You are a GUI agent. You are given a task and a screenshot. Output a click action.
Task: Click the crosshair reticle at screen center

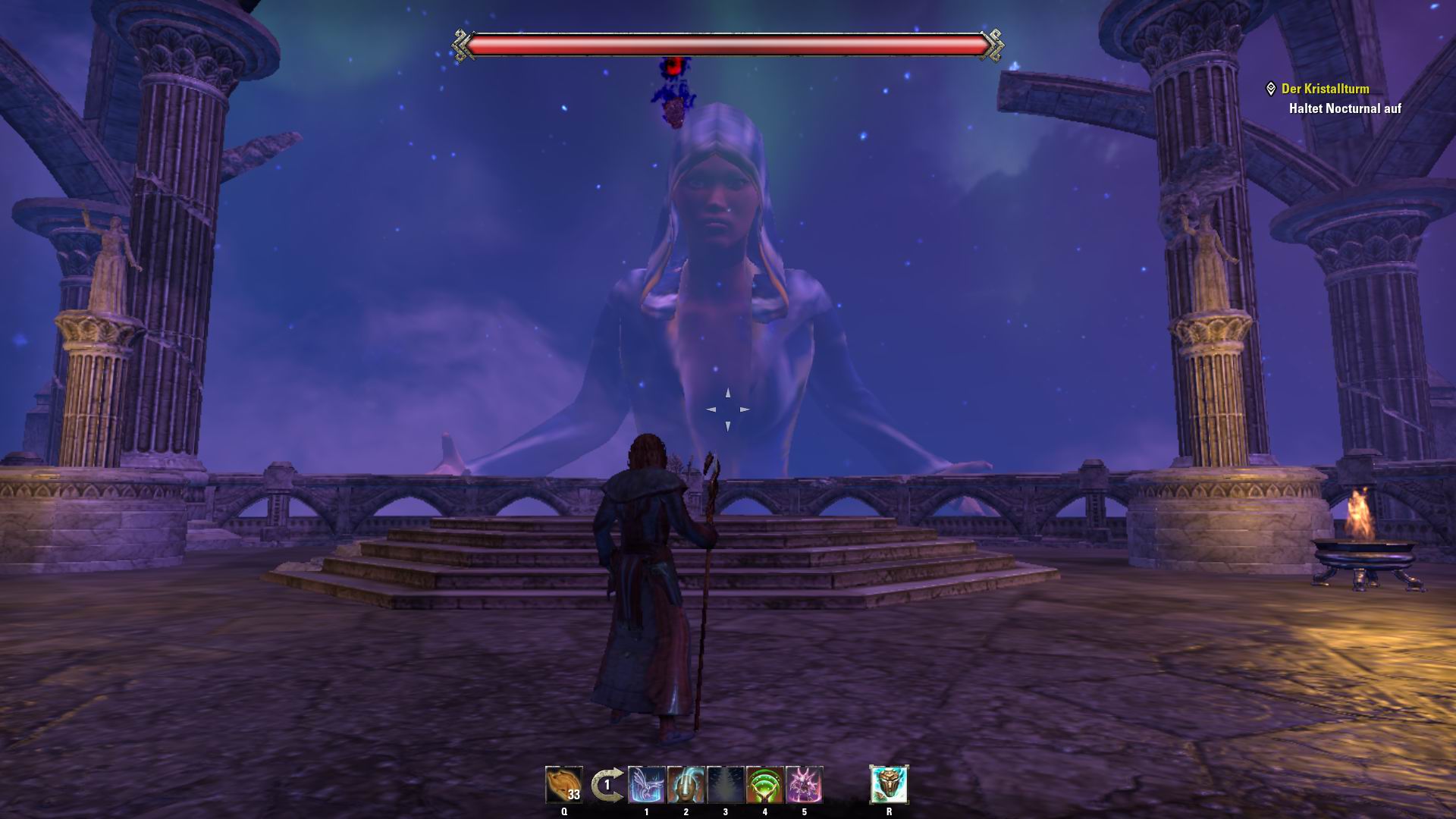728,409
